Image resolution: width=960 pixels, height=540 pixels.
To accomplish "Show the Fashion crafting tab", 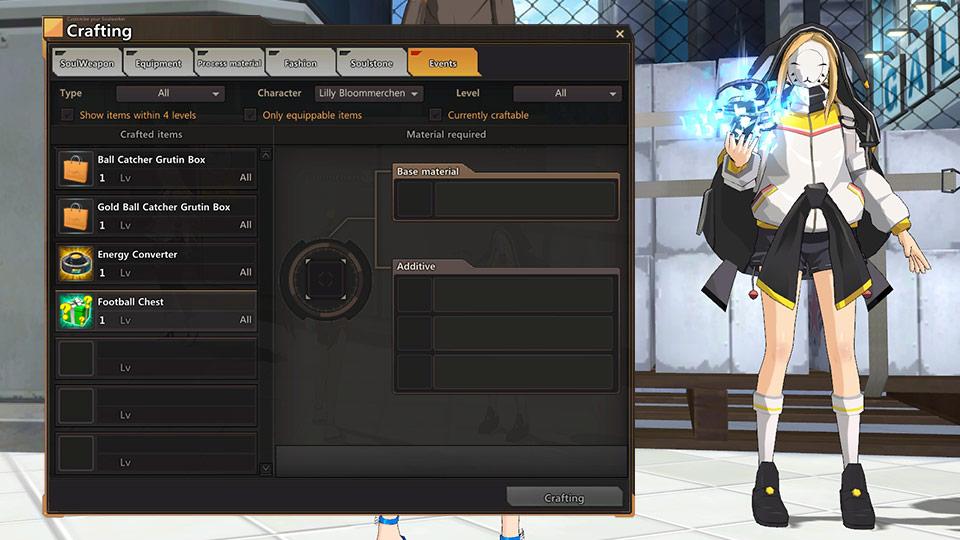I will click(x=299, y=63).
